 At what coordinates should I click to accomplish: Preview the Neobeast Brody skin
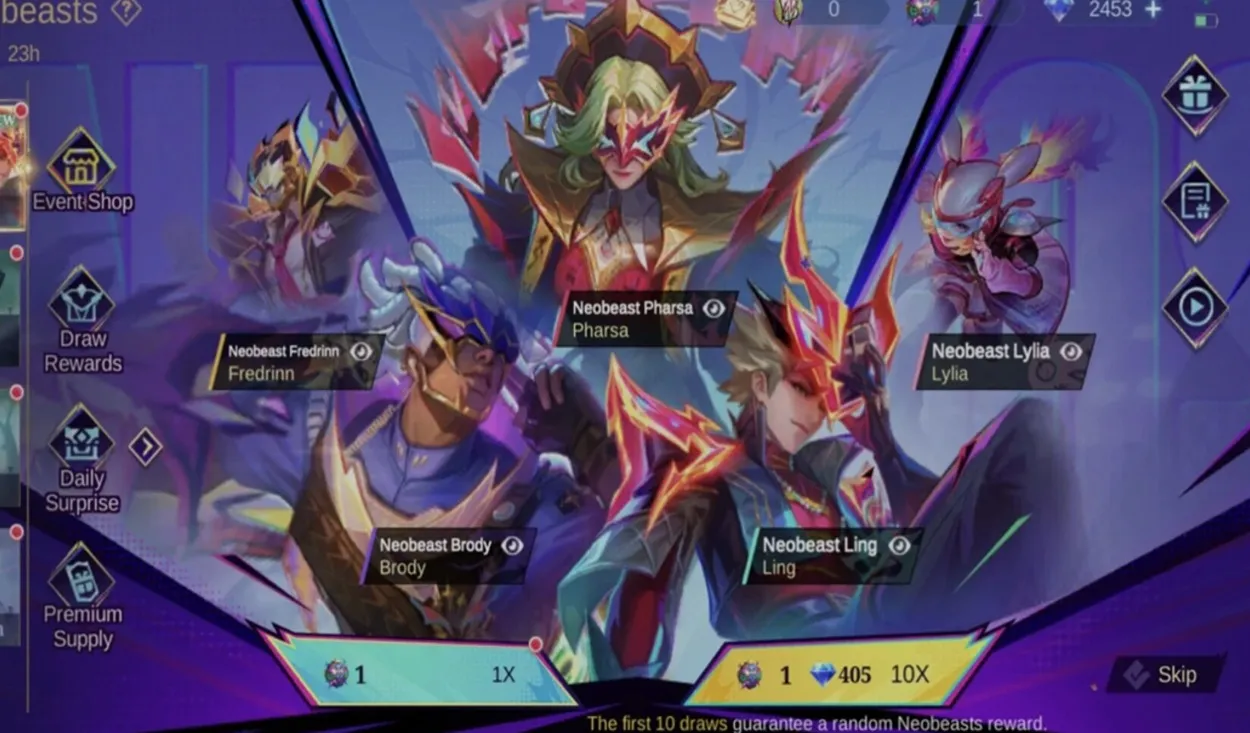coord(513,545)
